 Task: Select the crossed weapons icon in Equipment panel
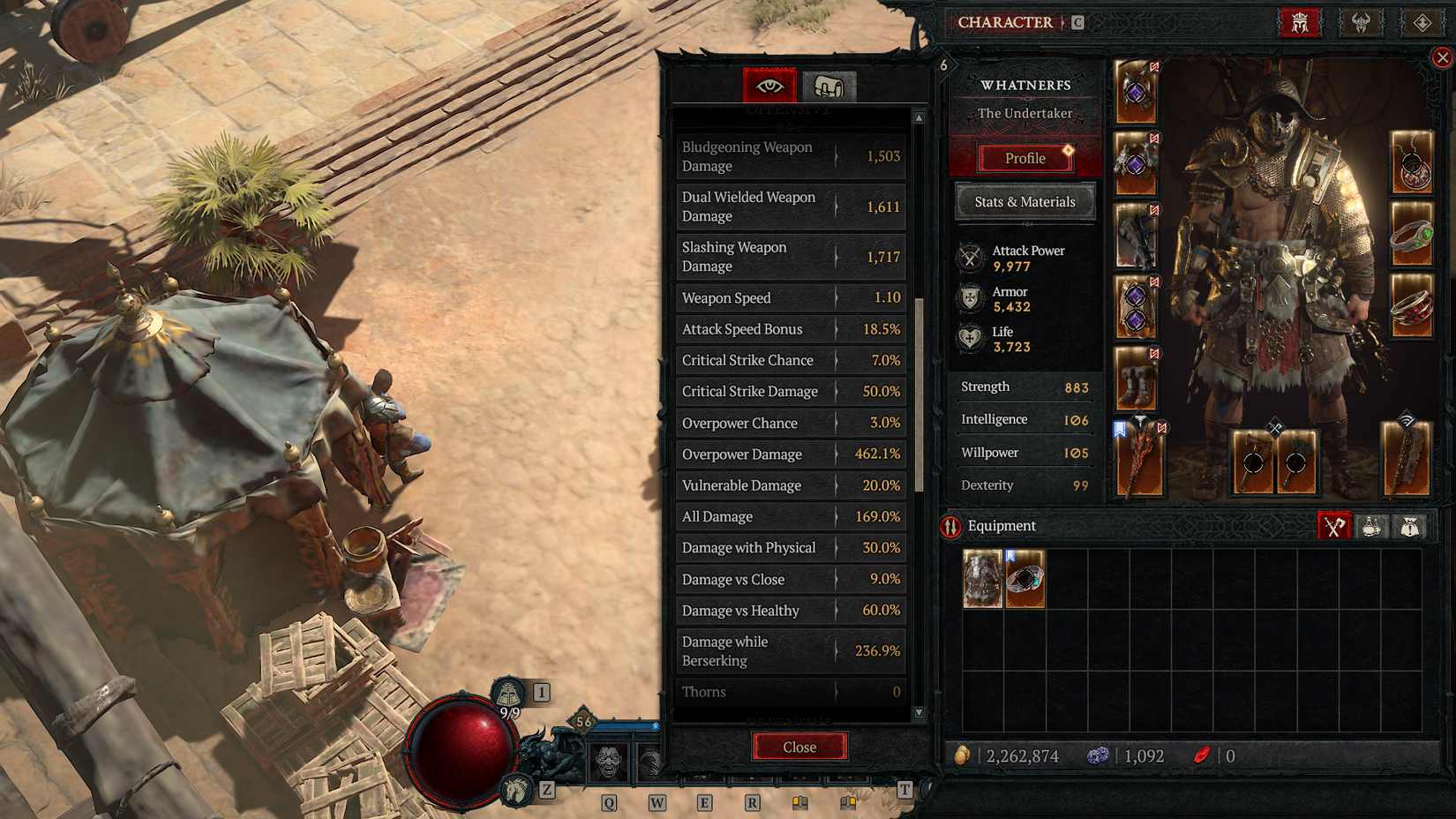[1333, 526]
